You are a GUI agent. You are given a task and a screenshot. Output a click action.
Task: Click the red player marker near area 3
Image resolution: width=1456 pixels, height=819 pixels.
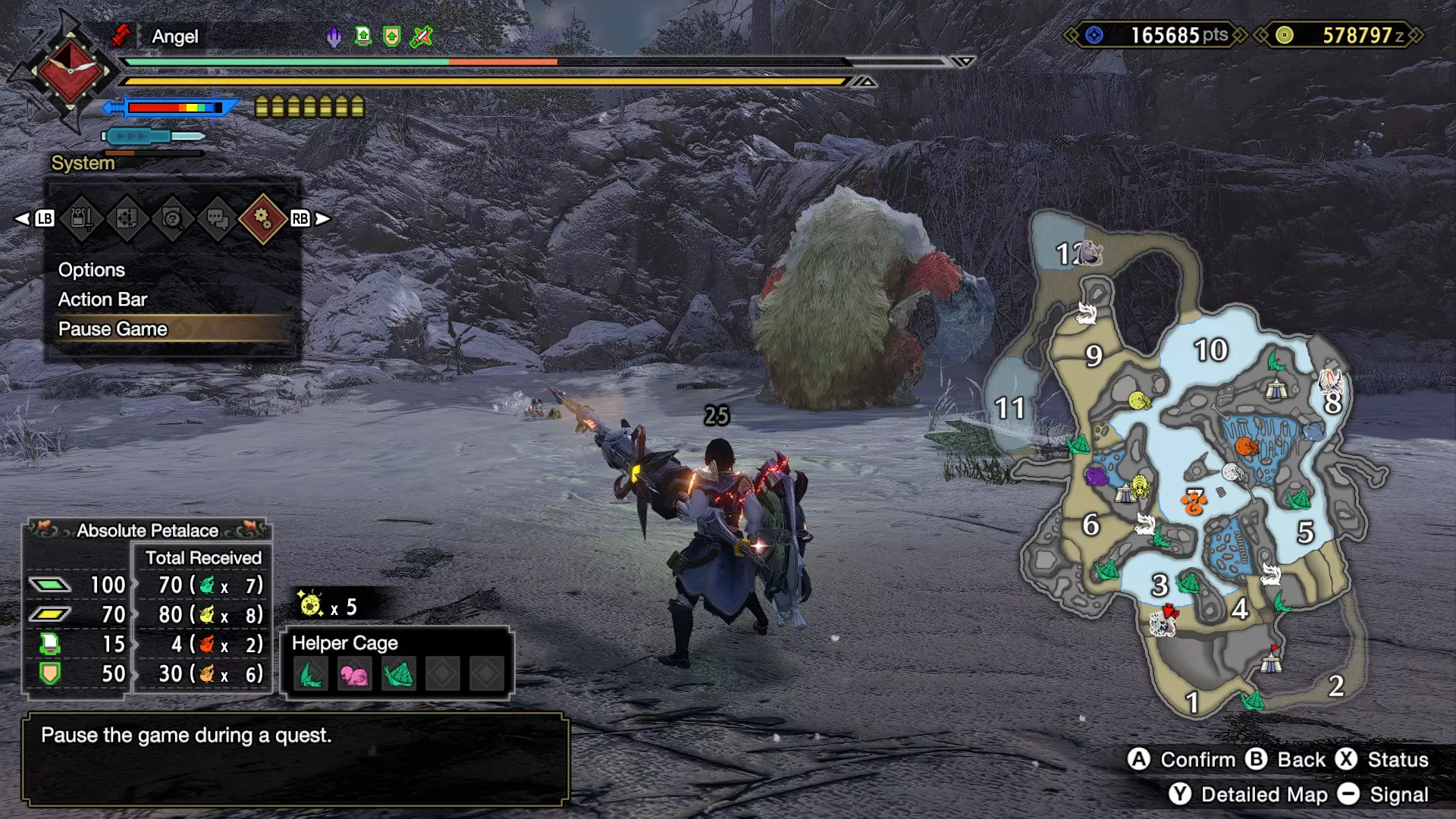(1170, 611)
